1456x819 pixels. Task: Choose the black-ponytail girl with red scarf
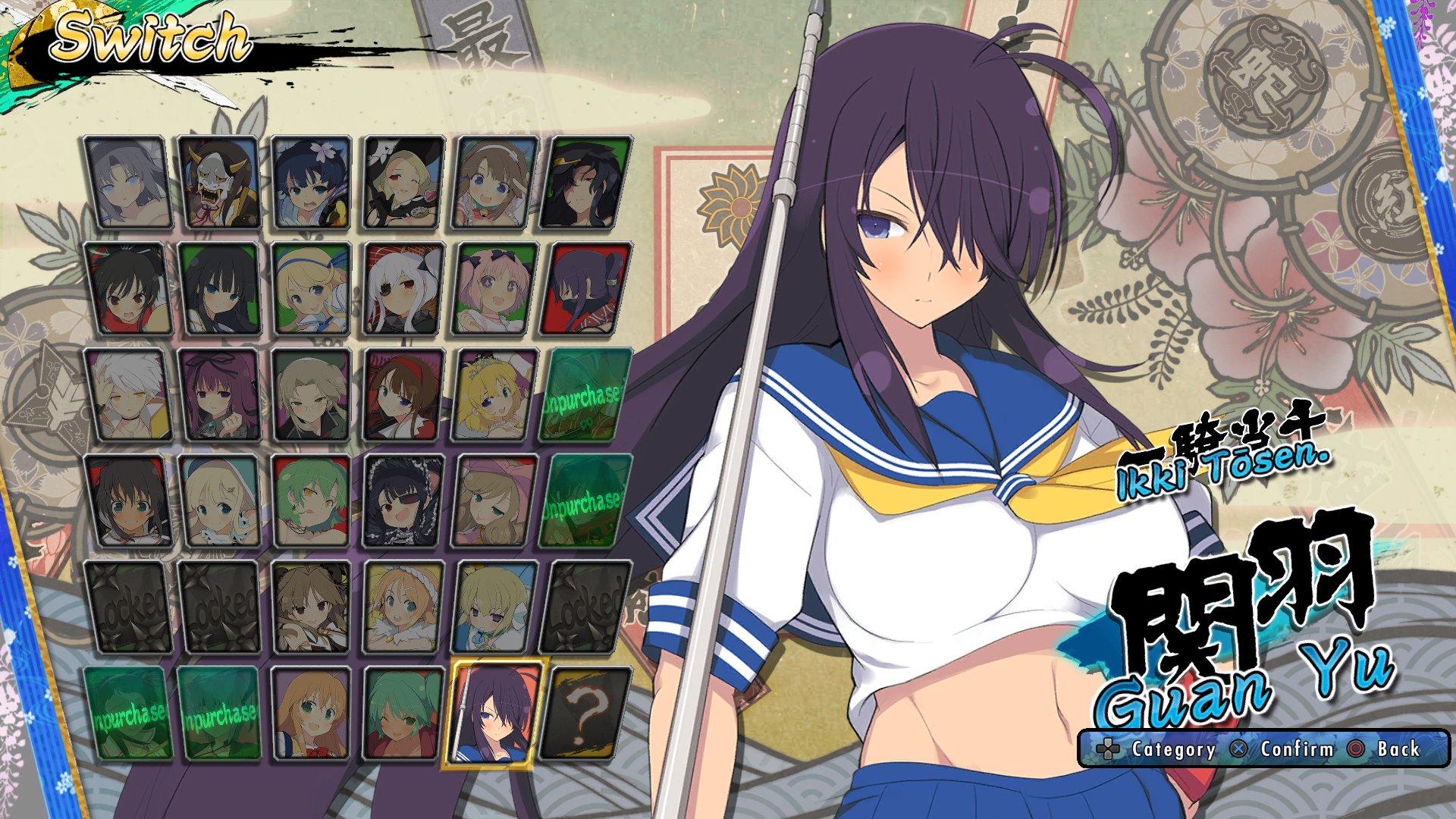pyautogui.click(x=126, y=288)
